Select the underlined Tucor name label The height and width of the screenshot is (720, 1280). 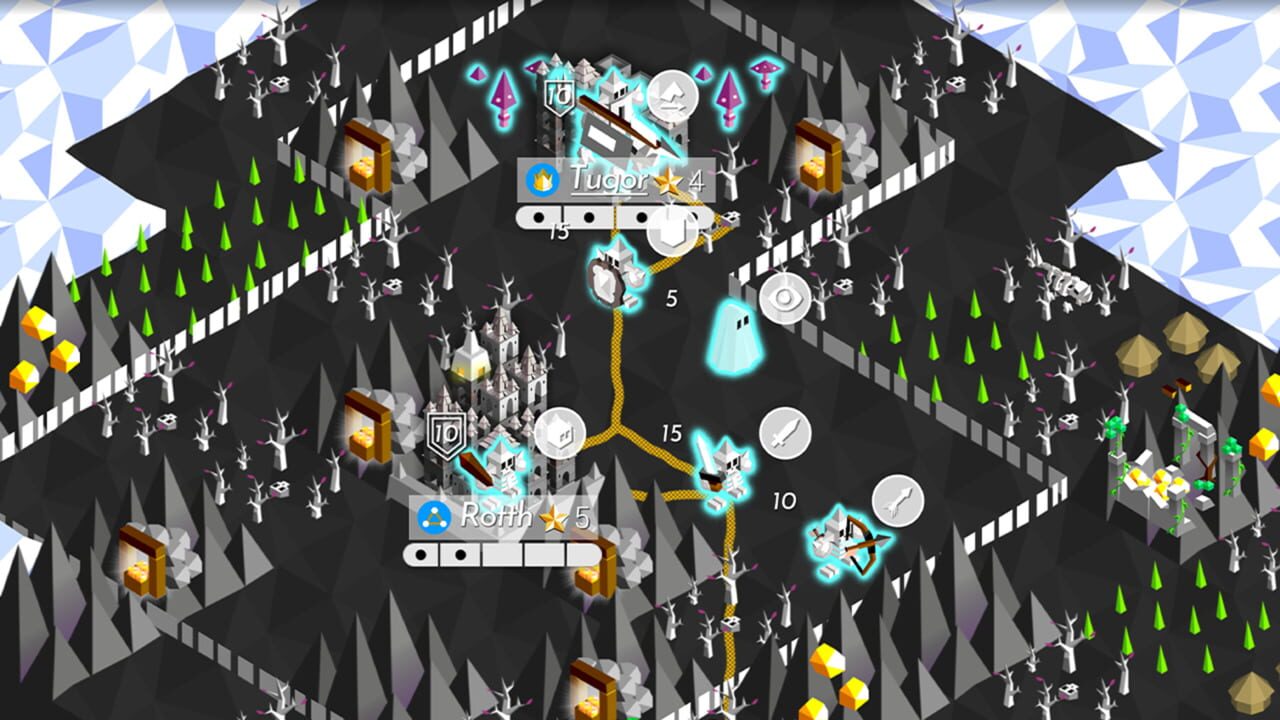point(607,181)
